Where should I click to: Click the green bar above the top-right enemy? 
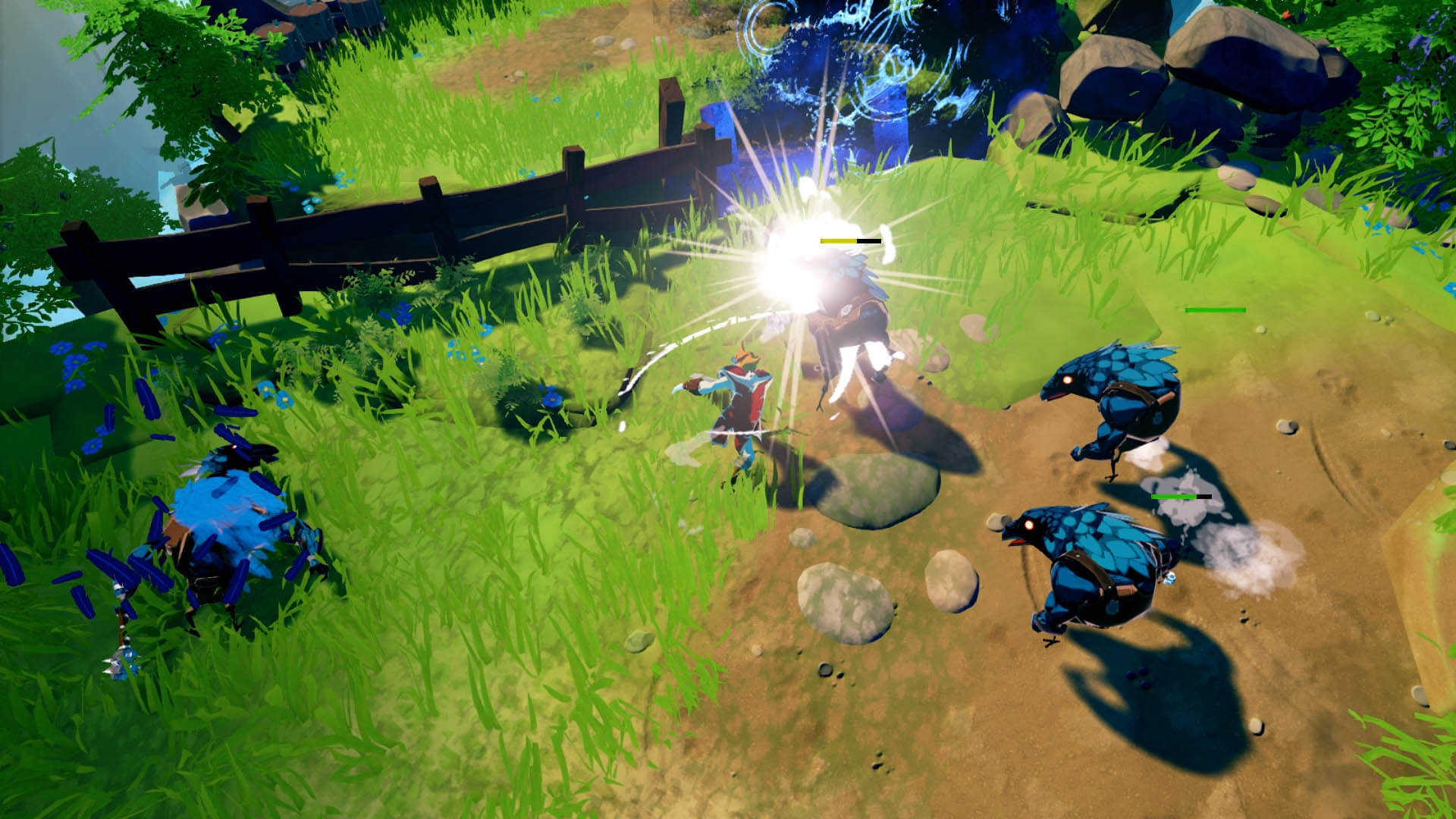point(1213,310)
